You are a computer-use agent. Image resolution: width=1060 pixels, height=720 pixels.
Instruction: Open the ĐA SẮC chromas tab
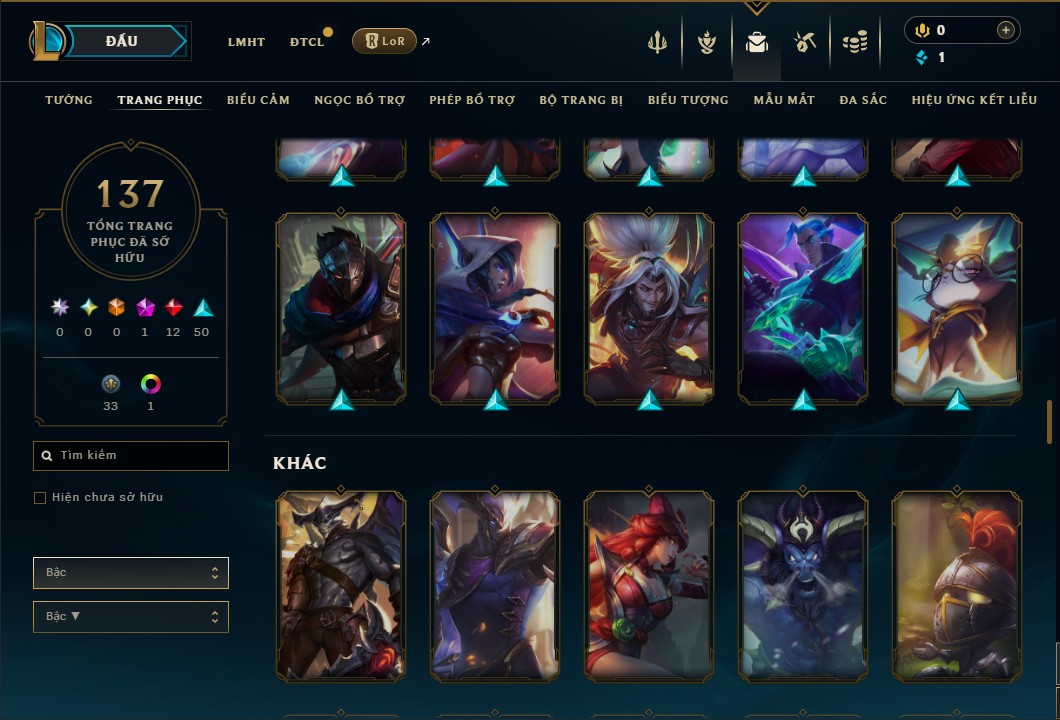click(x=863, y=100)
